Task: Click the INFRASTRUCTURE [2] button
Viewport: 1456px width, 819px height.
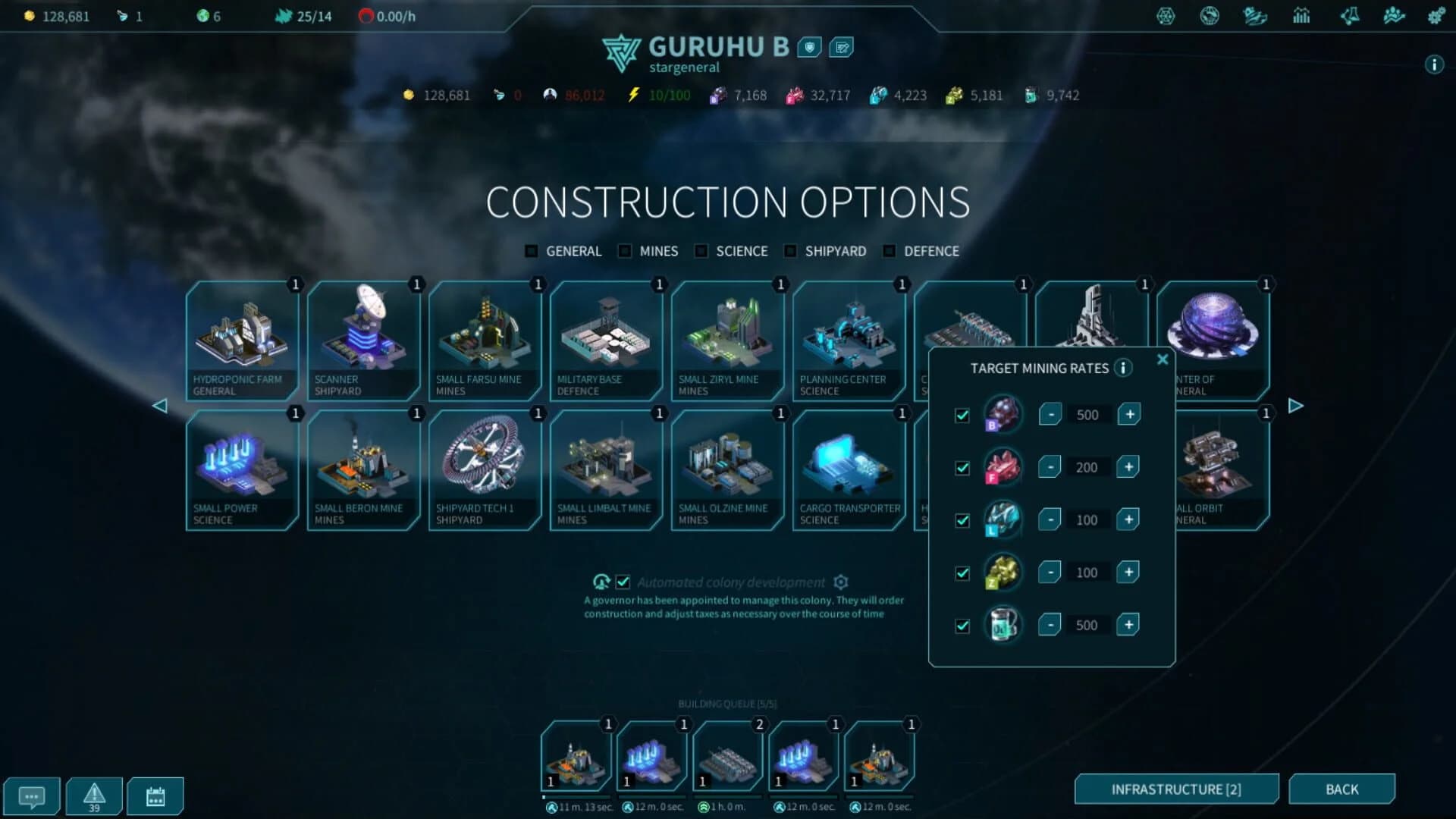Action: pyautogui.click(x=1178, y=789)
